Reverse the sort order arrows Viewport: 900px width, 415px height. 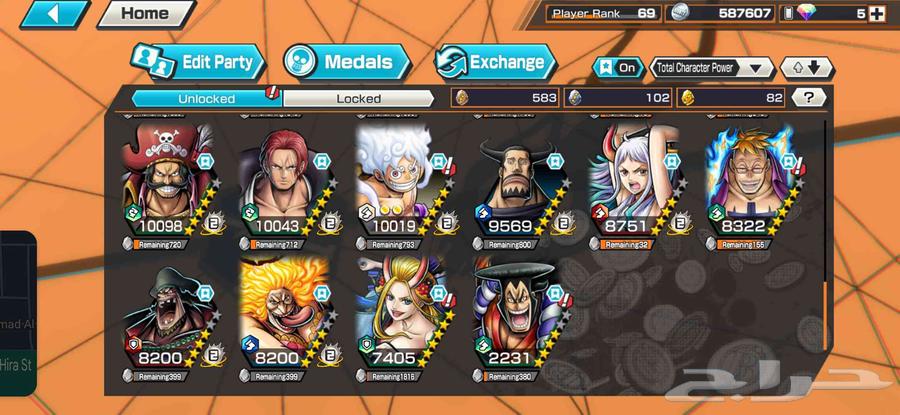point(806,67)
